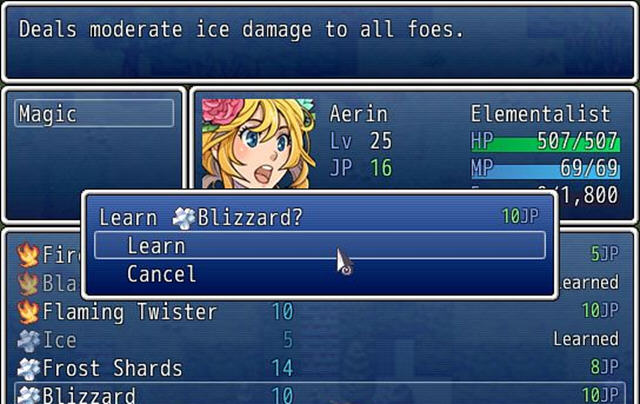Choose Cancel in the Learn Blizzard dialog
Screen dimensions: 640x404
click(319, 274)
